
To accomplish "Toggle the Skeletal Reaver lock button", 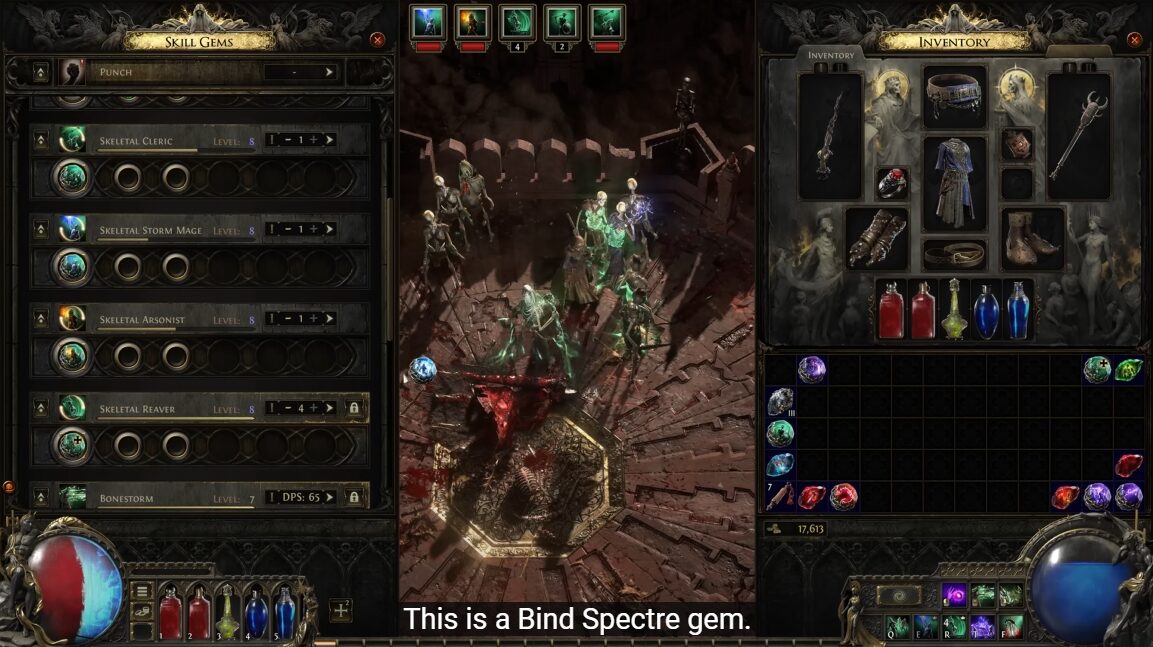I will click(353, 408).
